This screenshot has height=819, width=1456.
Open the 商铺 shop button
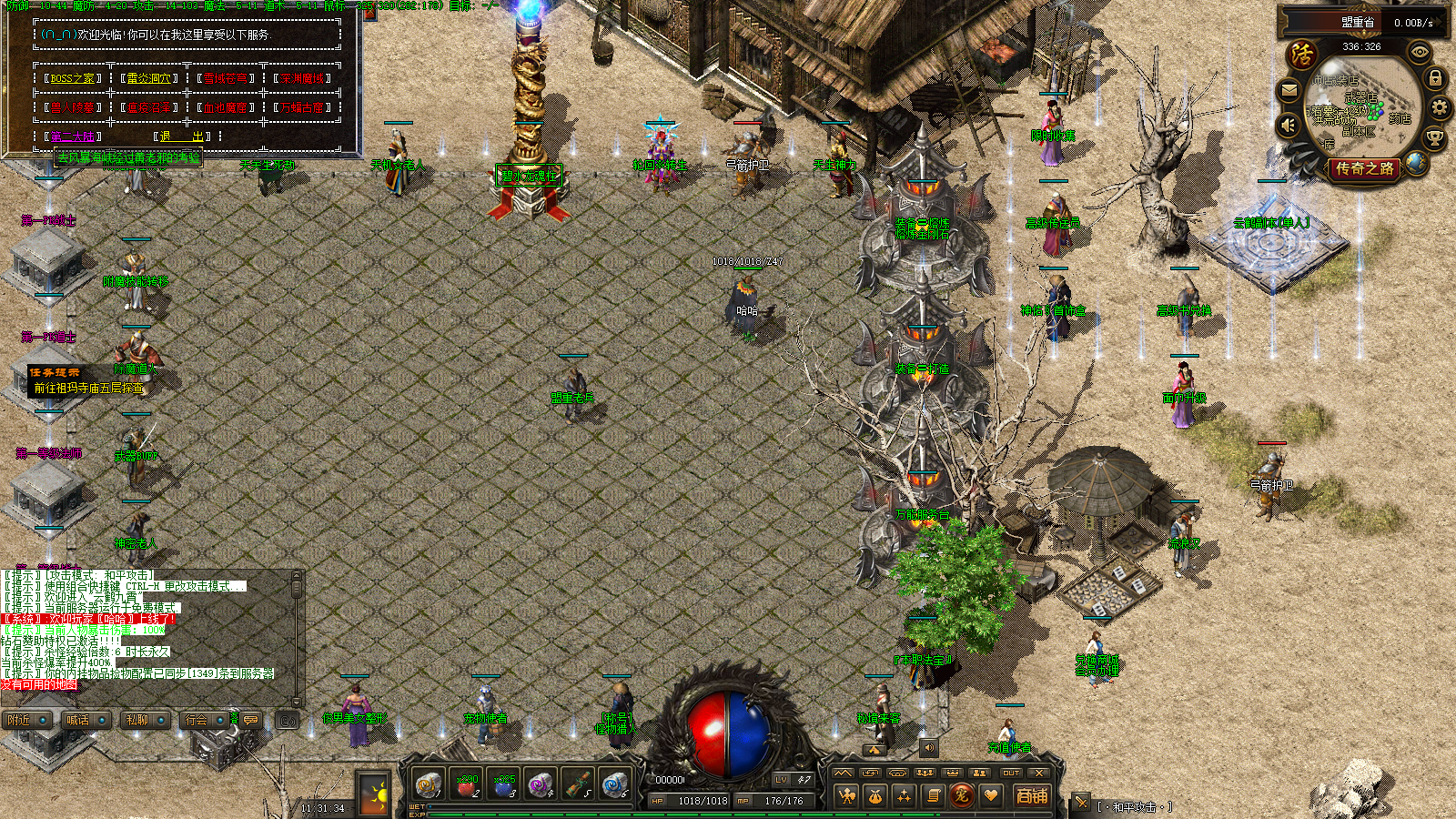click(1032, 795)
